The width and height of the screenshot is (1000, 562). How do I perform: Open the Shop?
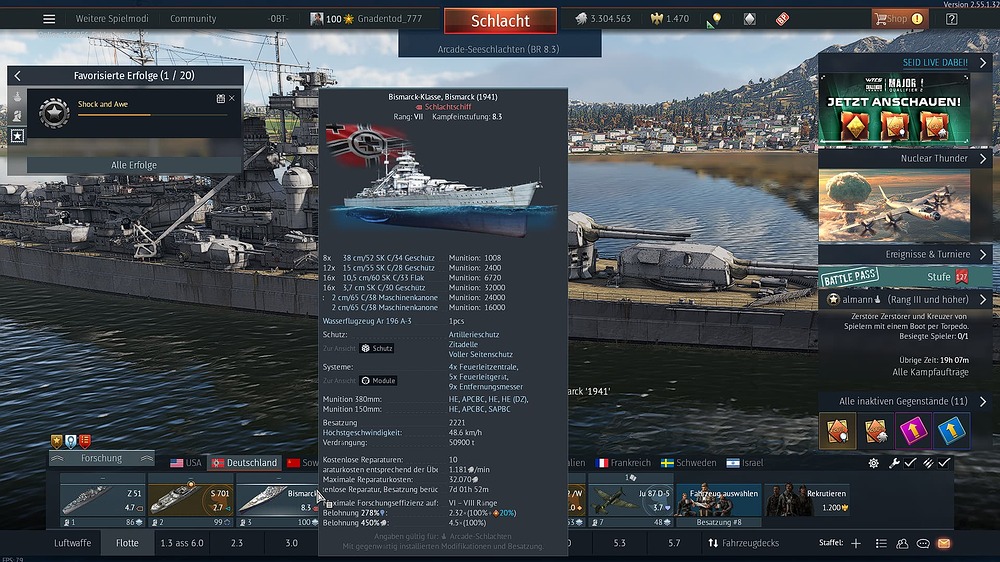892,19
